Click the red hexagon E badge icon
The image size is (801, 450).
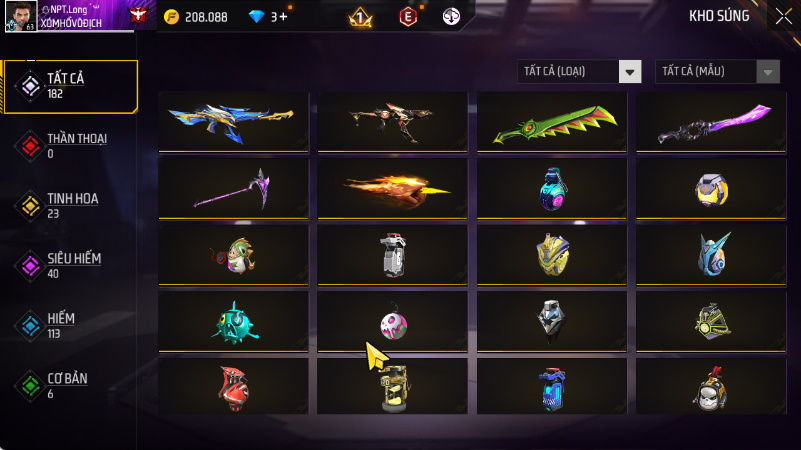pyautogui.click(x=407, y=17)
